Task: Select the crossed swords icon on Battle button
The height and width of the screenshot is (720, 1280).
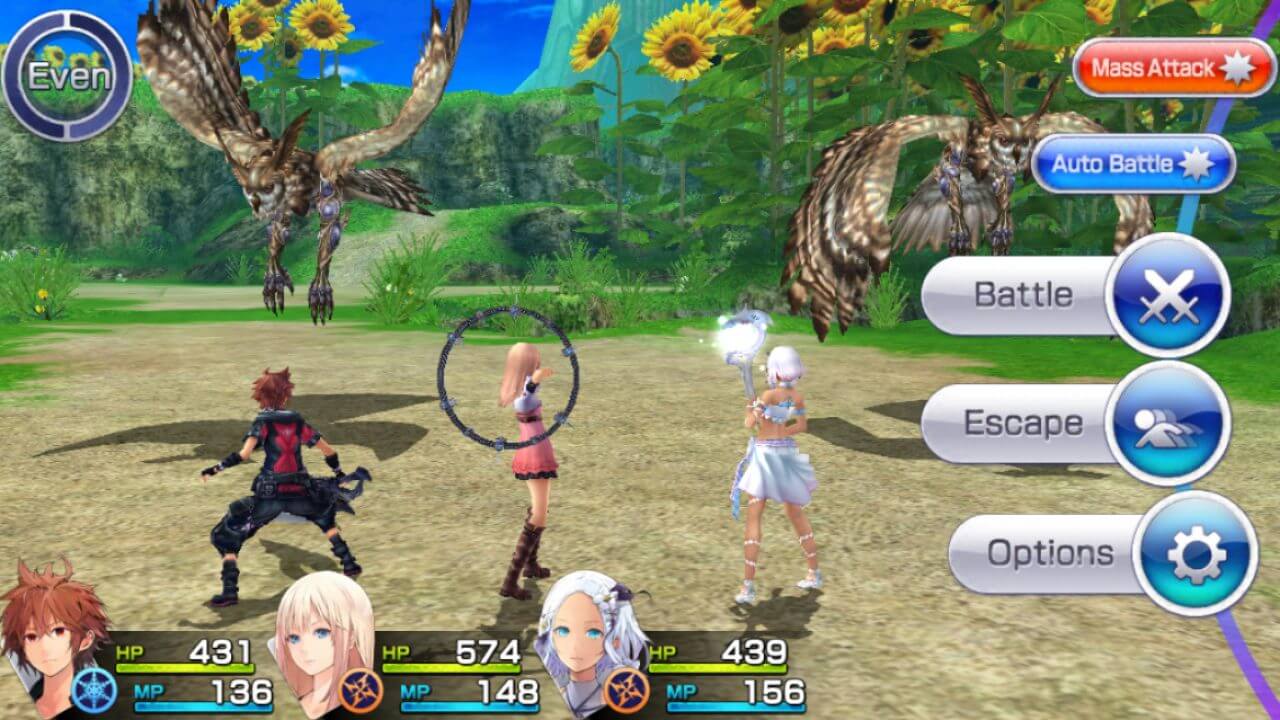Action: [x=1171, y=294]
